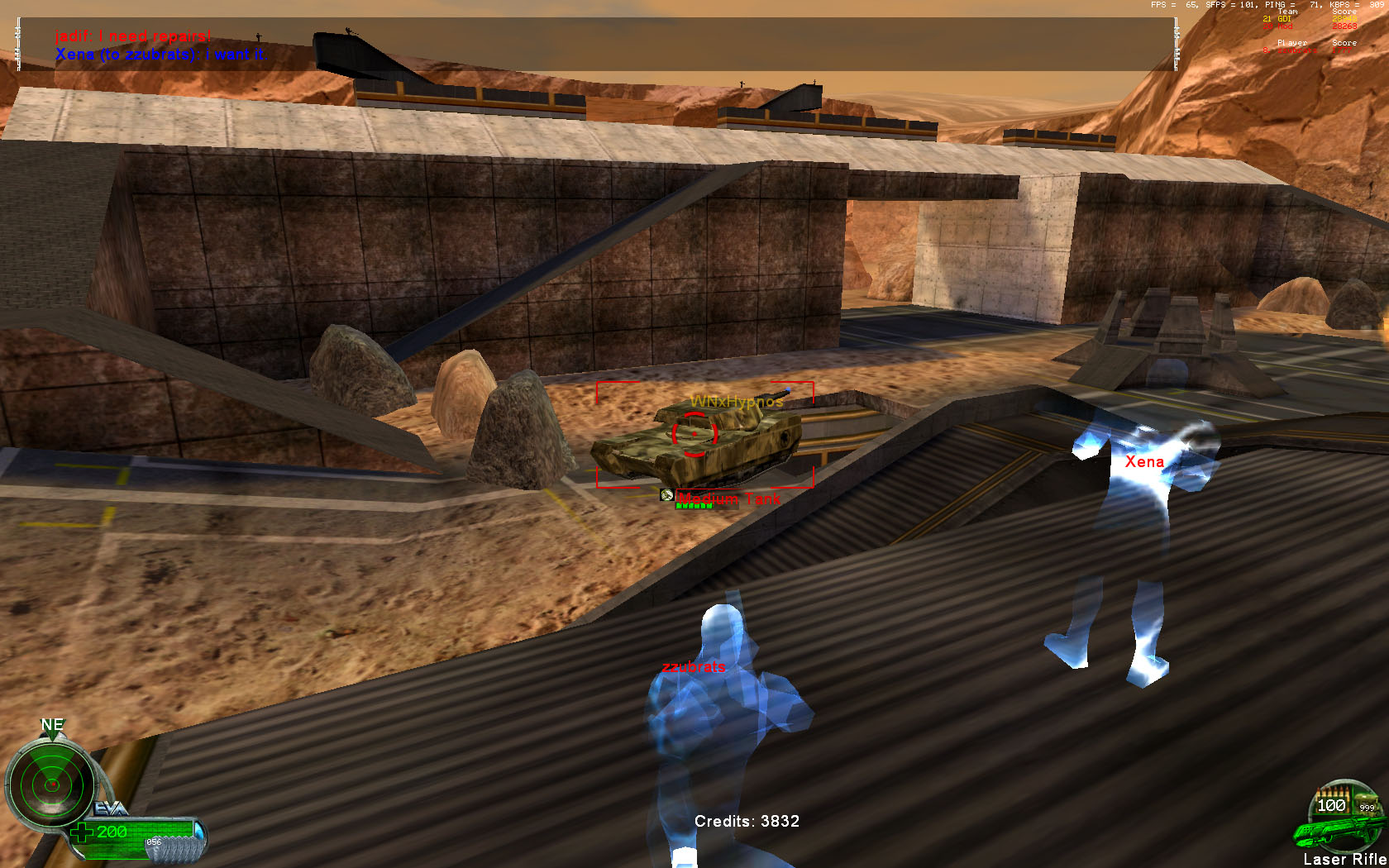
Task: Click Xena's "I want it" chat message
Action: (159, 55)
